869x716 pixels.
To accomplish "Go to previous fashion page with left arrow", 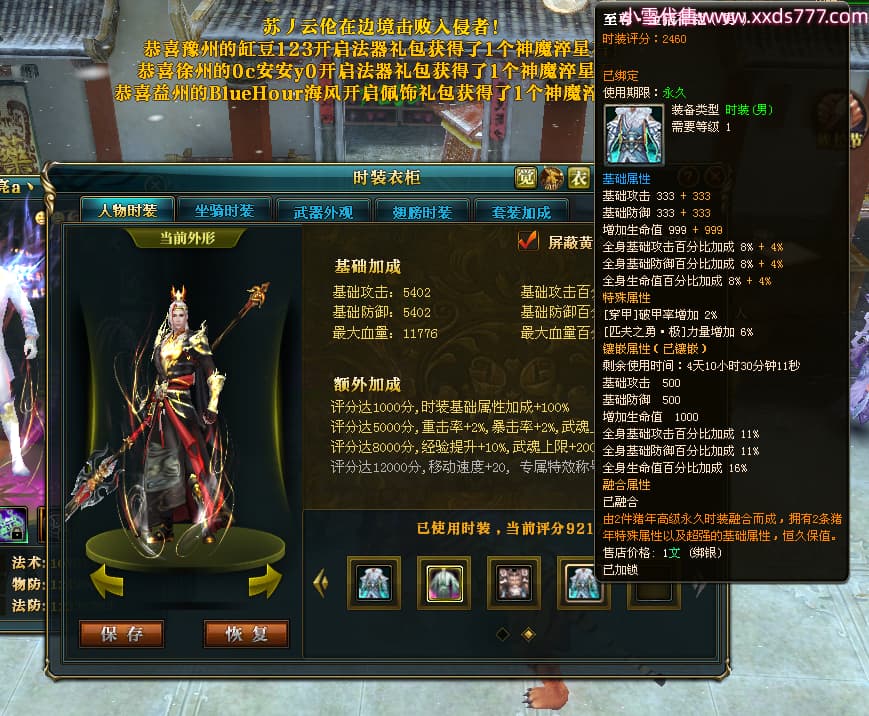I will pos(320,583).
